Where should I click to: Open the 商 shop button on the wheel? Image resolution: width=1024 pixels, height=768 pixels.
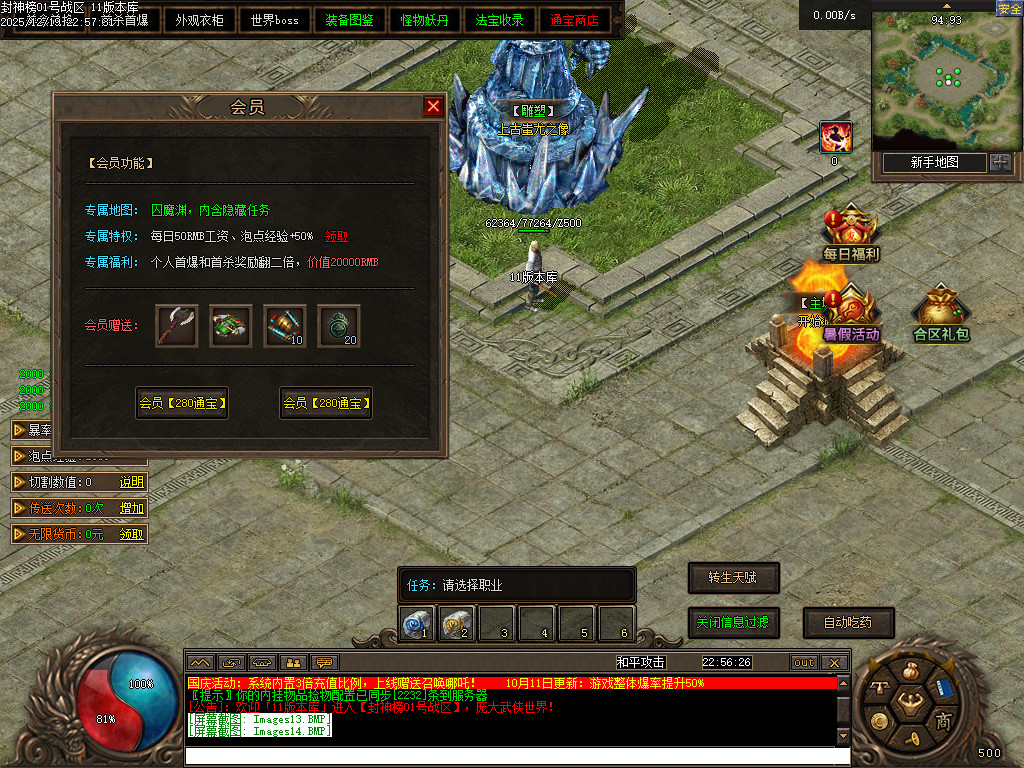942,722
